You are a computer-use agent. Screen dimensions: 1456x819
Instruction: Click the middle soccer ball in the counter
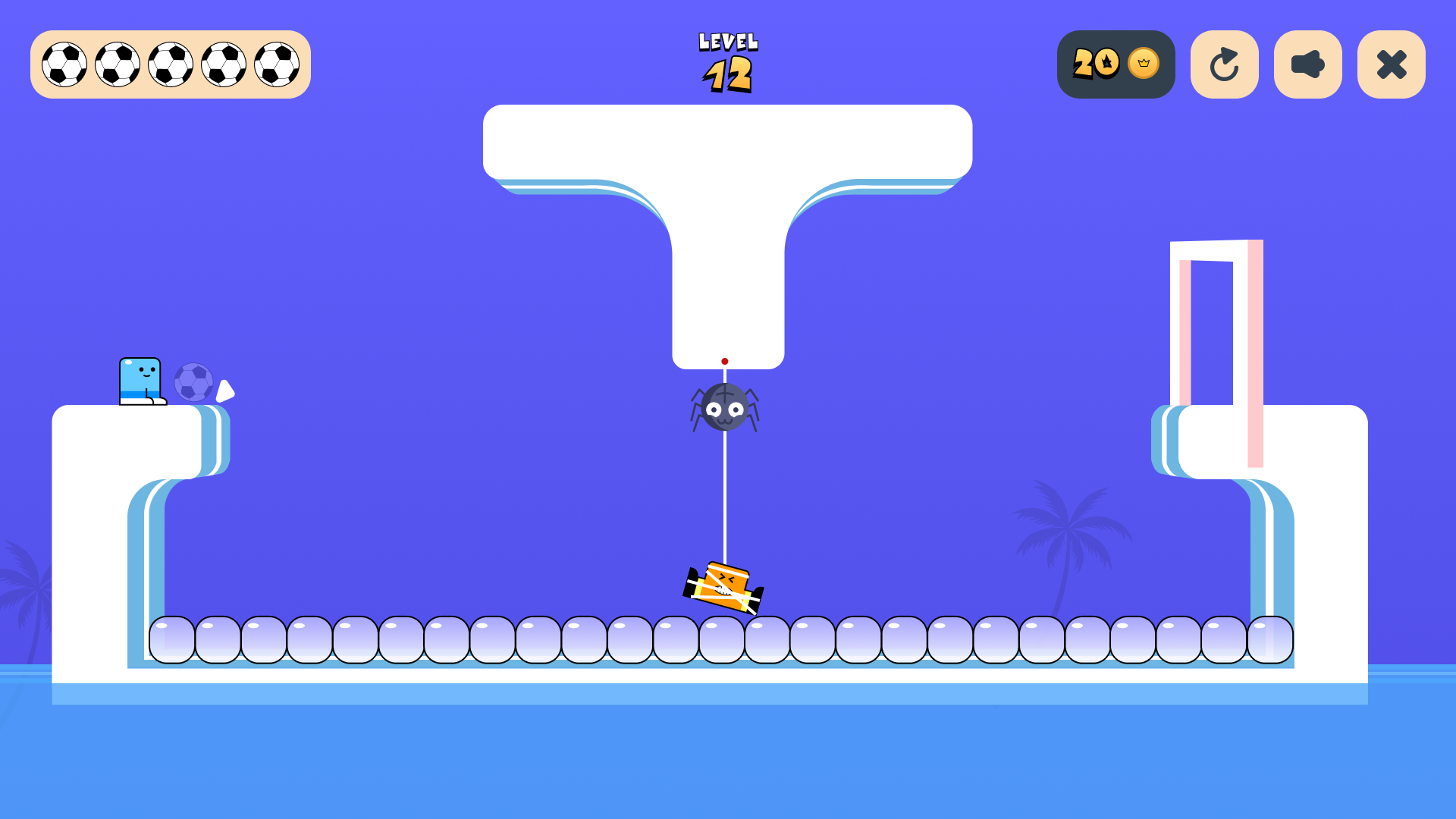click(170, 64)
